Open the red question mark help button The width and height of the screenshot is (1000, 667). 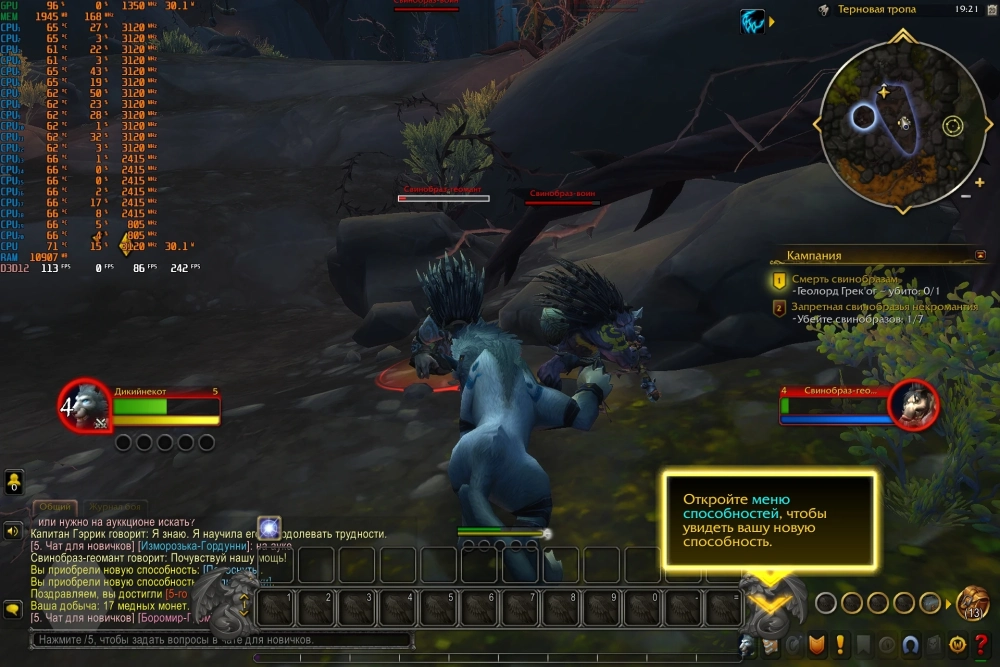coord(979,645)
